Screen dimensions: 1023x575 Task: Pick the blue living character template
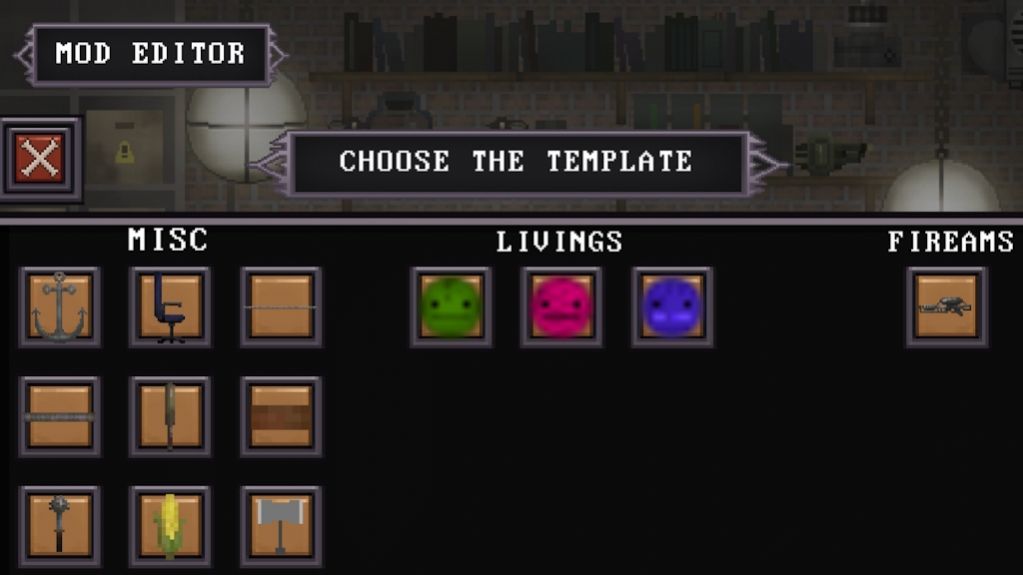coord(672,307)
